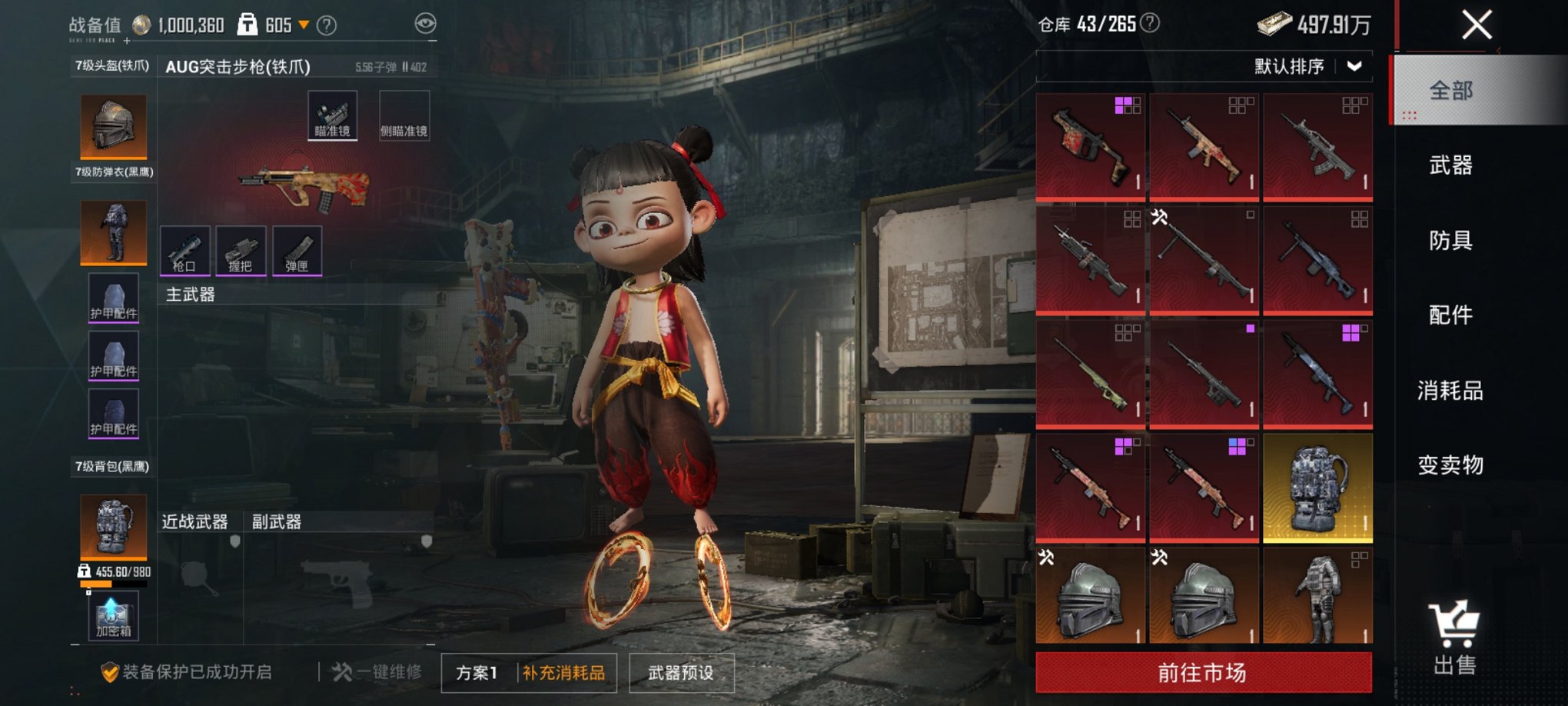Open the 默认排序 sort dropdown
Viewport: 1568px width, 706px height.
point(1308,66)
